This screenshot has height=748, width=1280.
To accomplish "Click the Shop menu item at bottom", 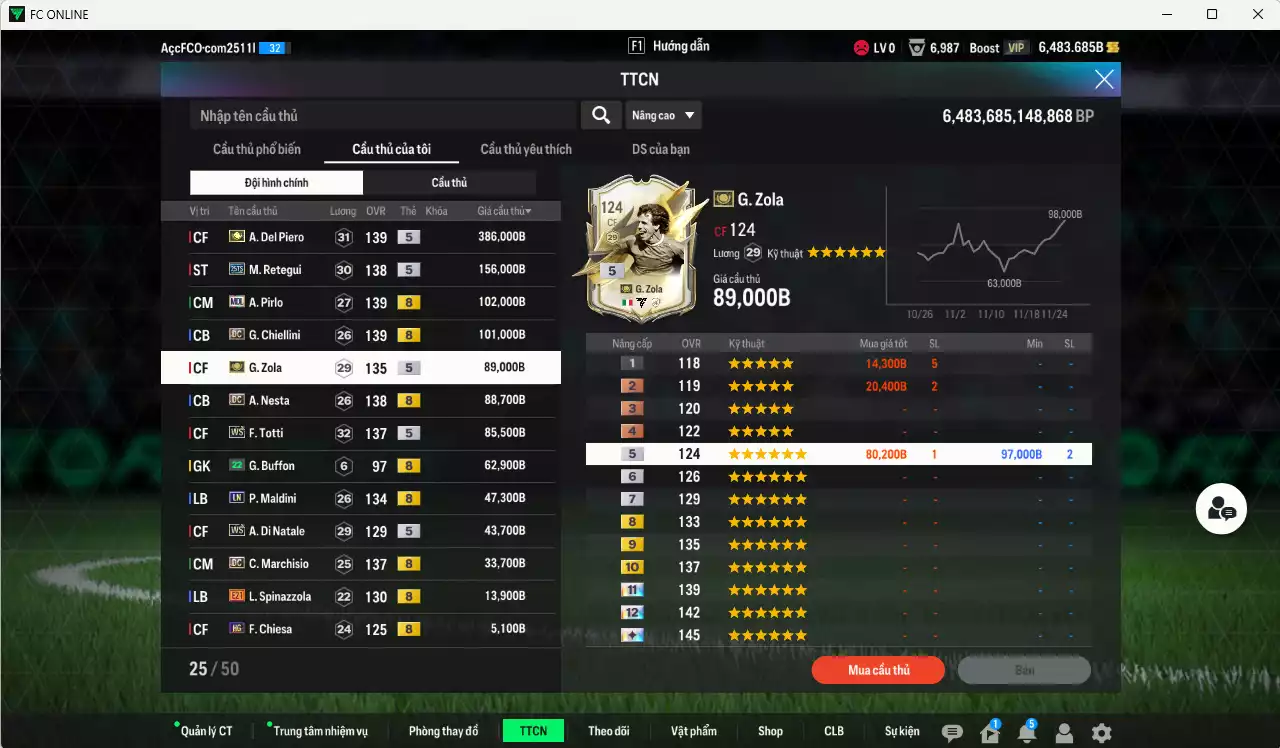I will [x=770, y=730].
